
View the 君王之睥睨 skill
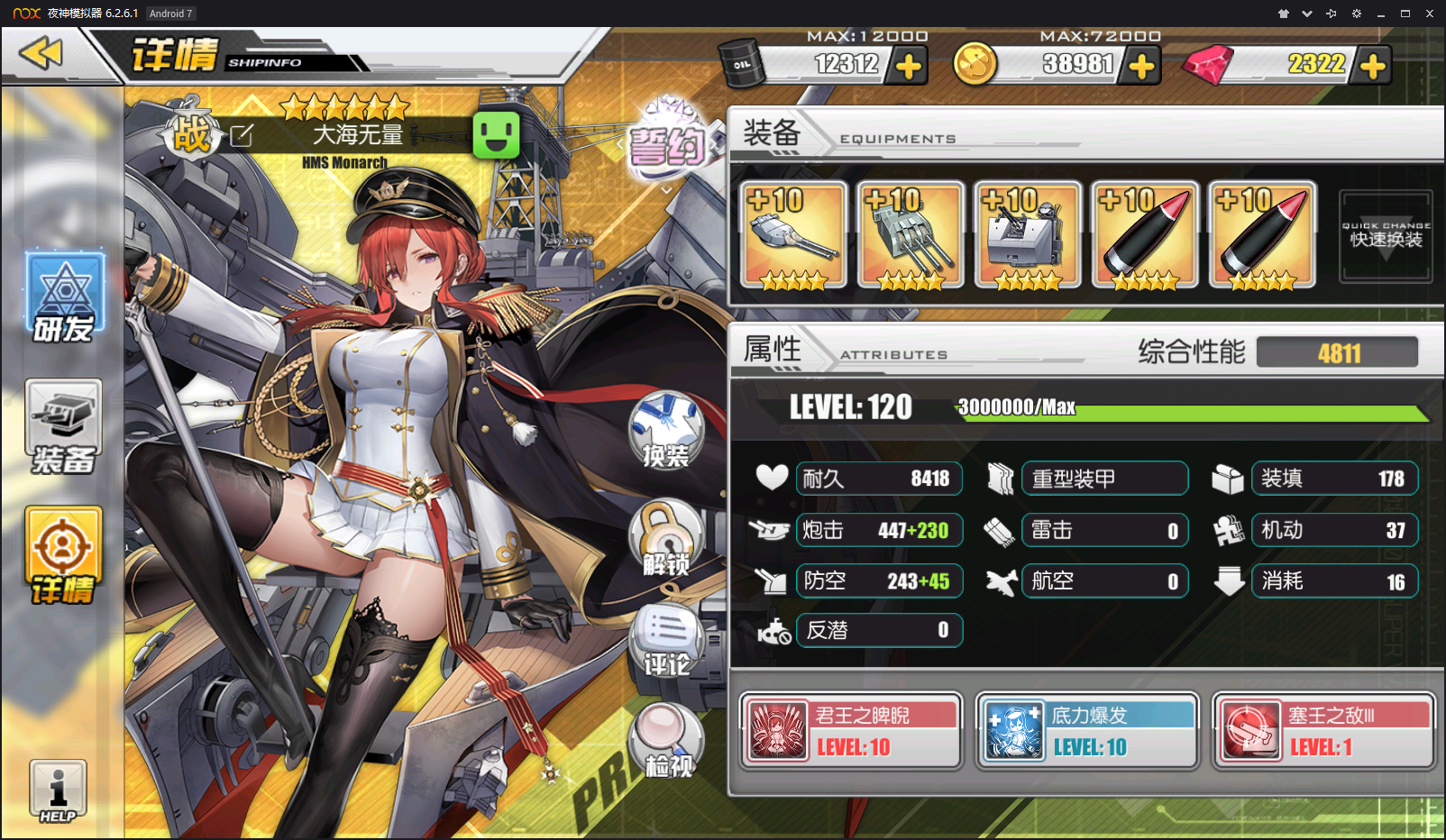[x=851, y=731]
